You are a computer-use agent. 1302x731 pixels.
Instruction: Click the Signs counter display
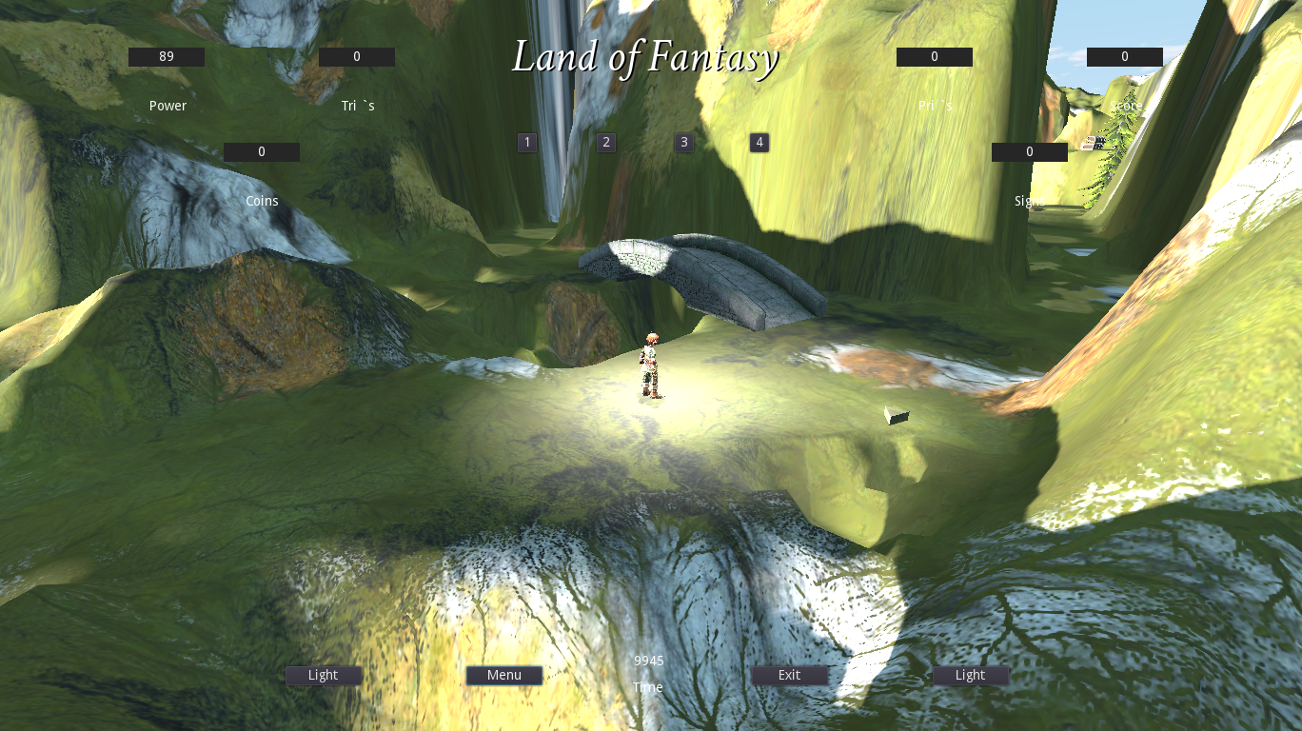1029,151
